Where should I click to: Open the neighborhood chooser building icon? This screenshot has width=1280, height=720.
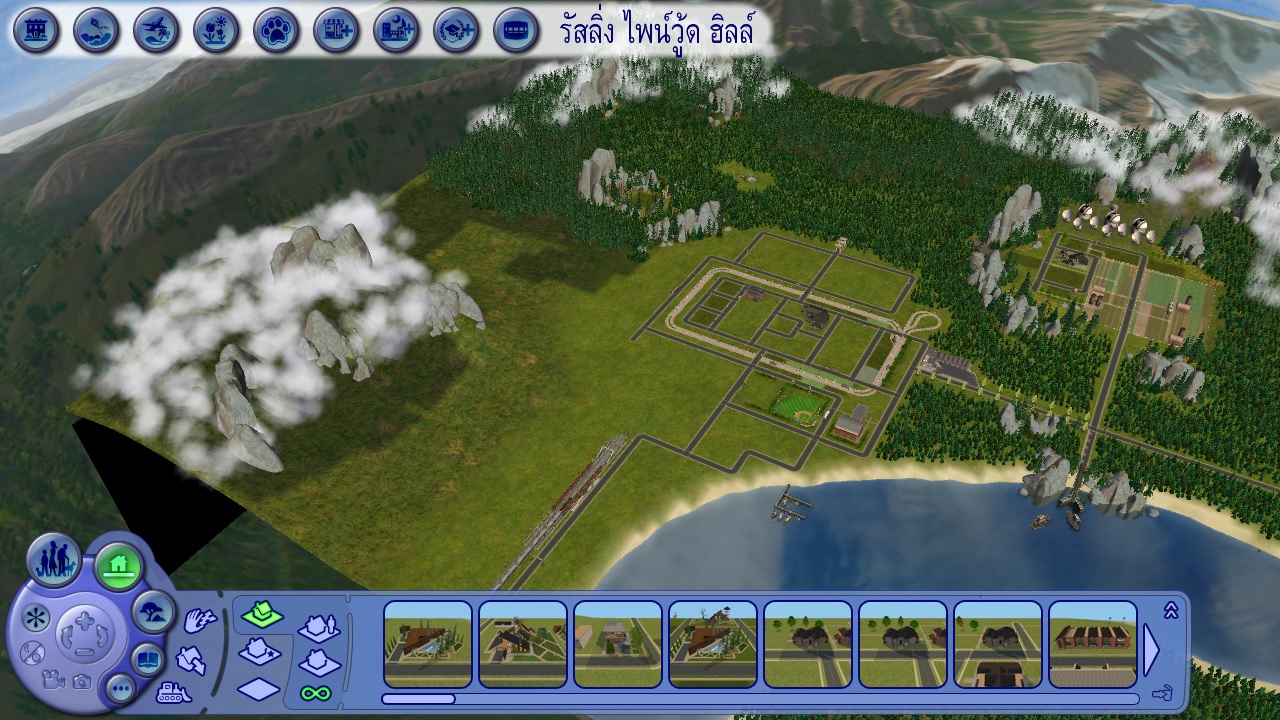pos(36,30)
